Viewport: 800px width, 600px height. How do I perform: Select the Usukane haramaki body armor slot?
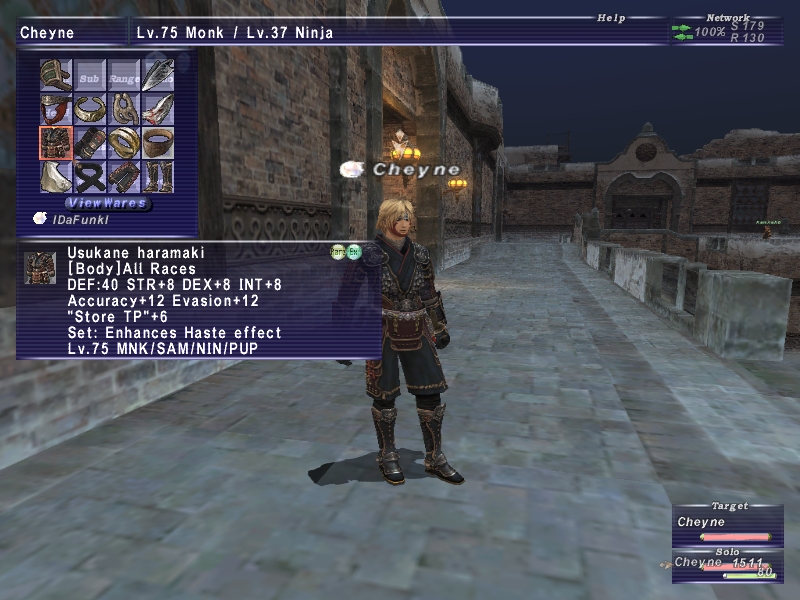55,143
